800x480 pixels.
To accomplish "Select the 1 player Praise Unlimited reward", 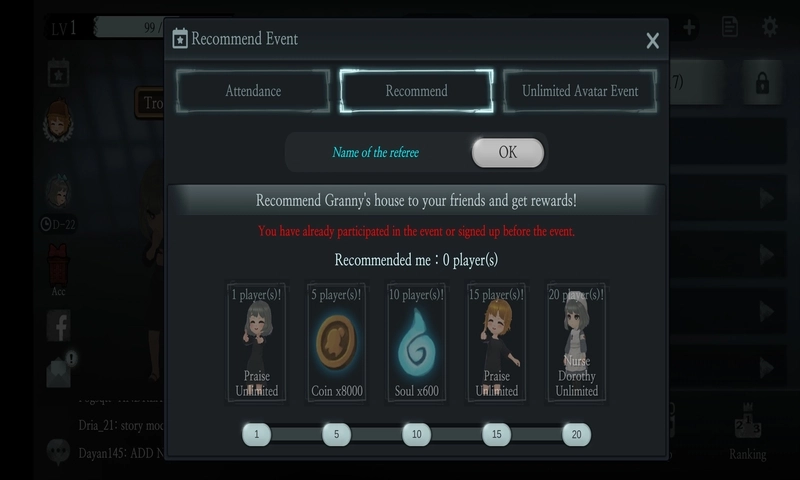I will [x=256, y=342].
